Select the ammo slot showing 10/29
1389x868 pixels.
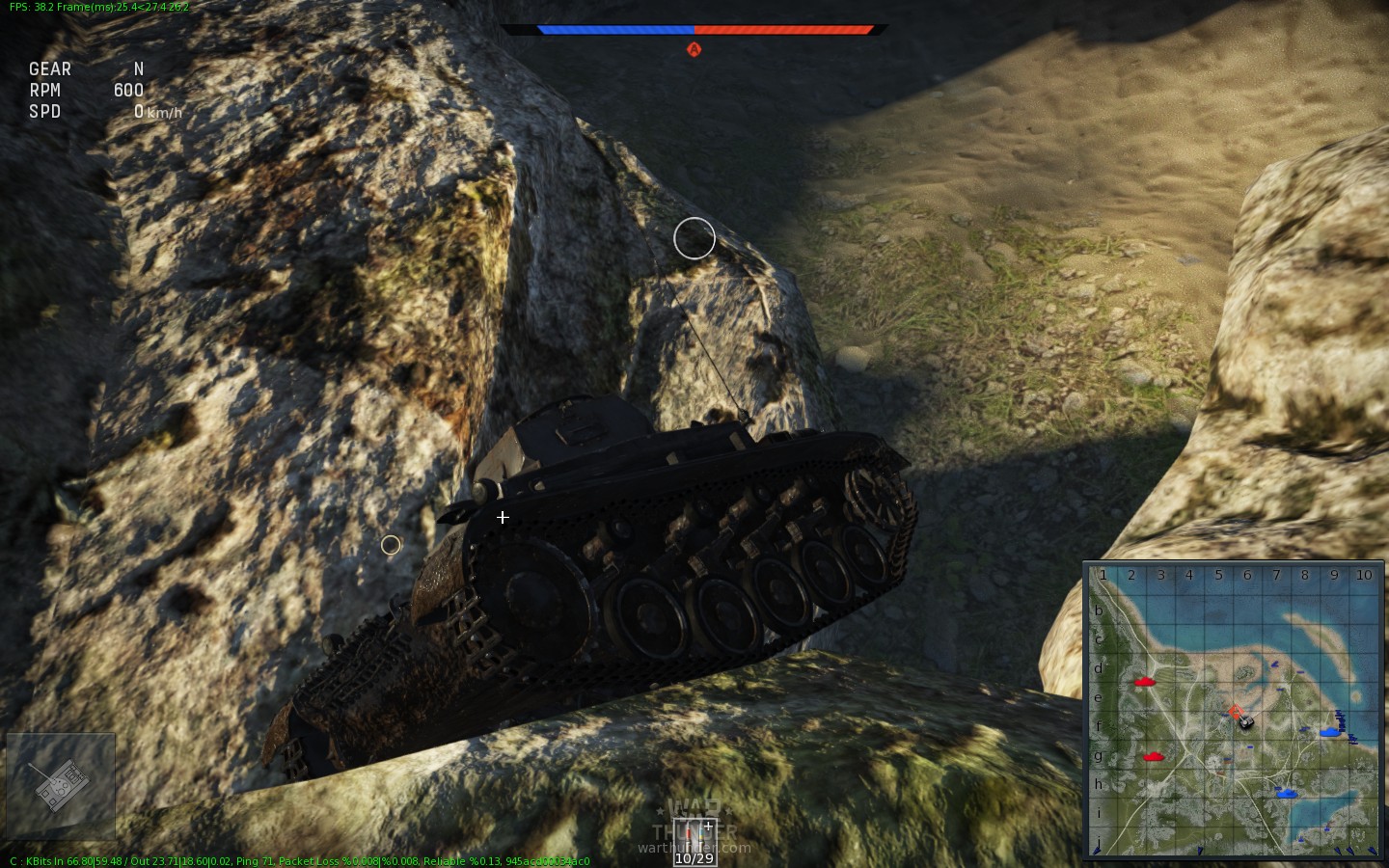click(694, 841)
